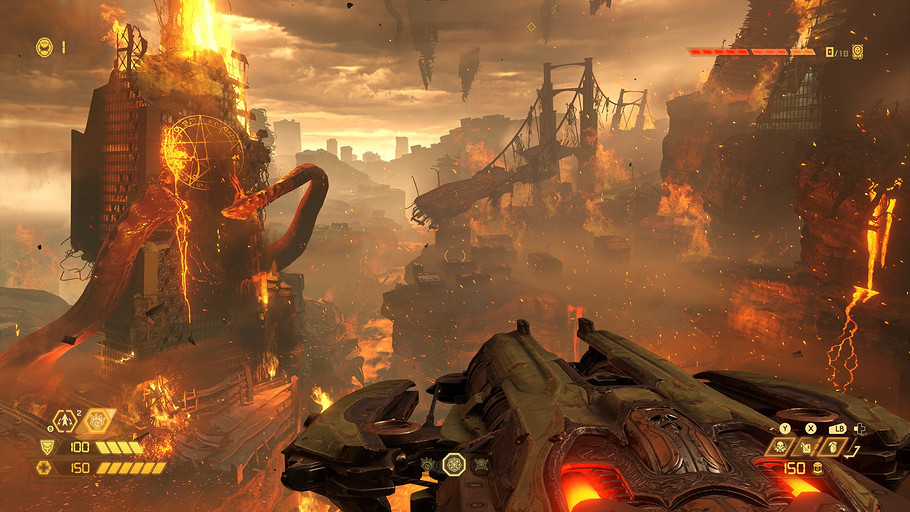Click the extra lives helmet icon
Image resolution: width=910 pixels, height=512 pixels.
tap(44, 46)
